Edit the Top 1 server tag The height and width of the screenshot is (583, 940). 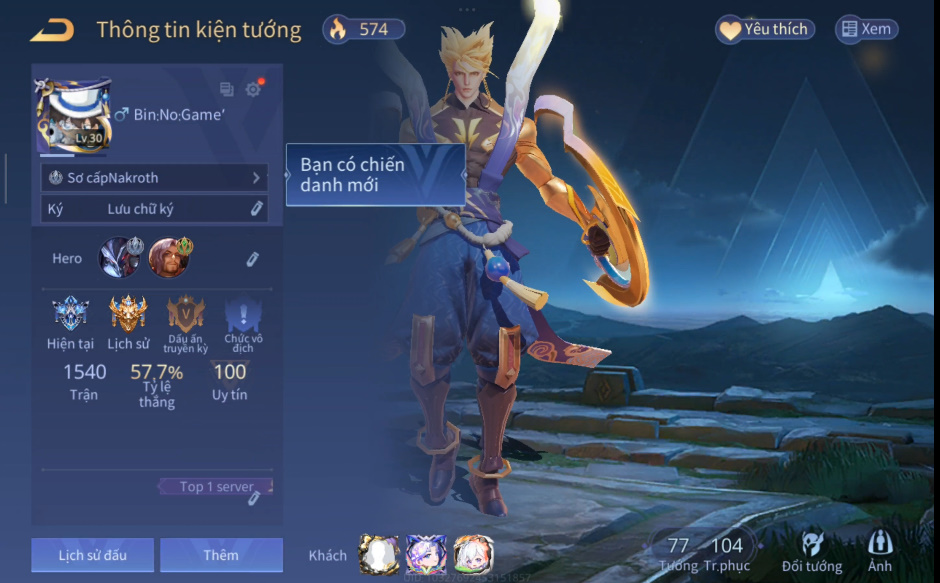click(x=253, y=497)
